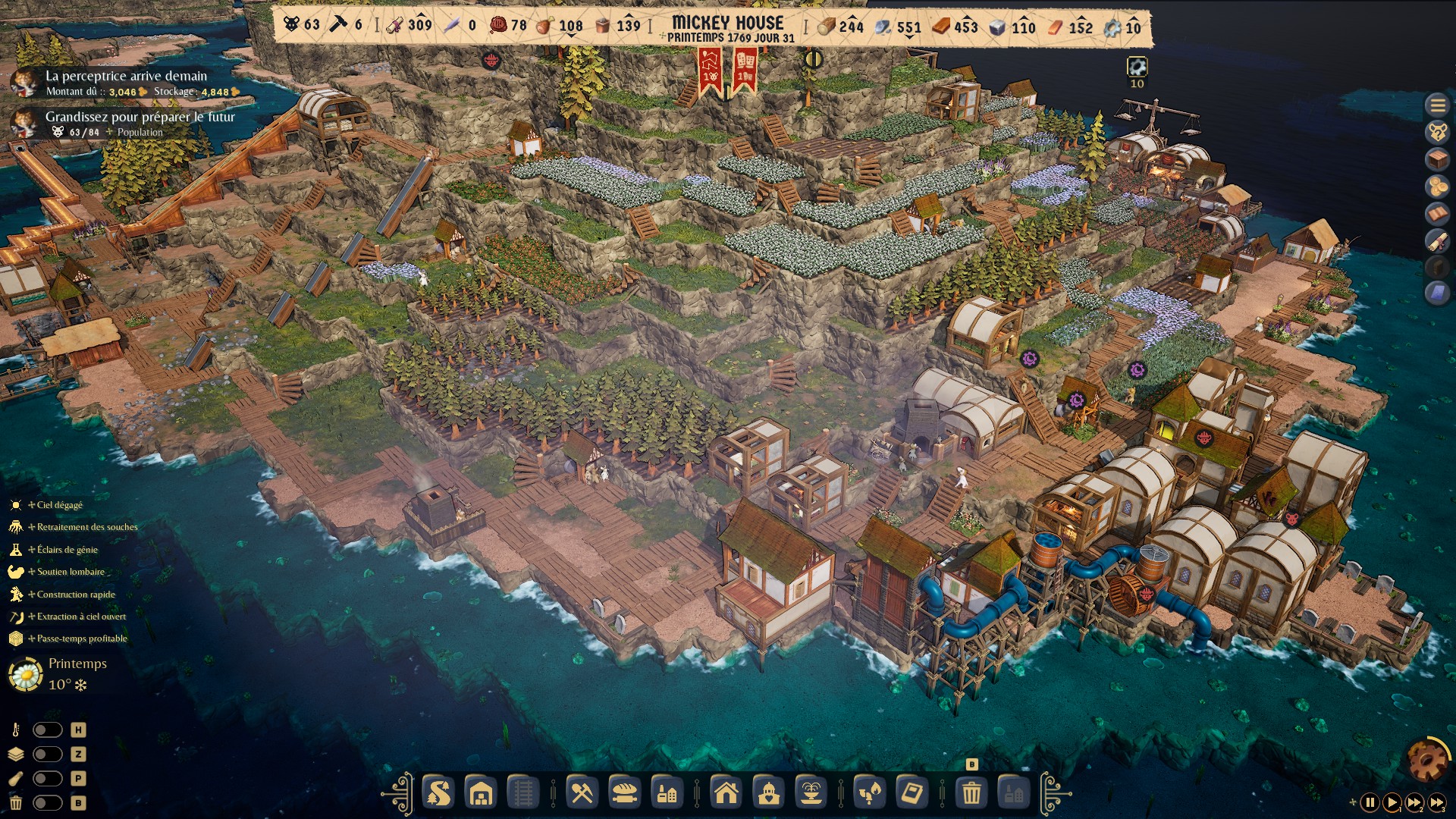Screen dimensions: 1456x819
Task: Open the tax collector arrival notification
Action: coord(126,82)
